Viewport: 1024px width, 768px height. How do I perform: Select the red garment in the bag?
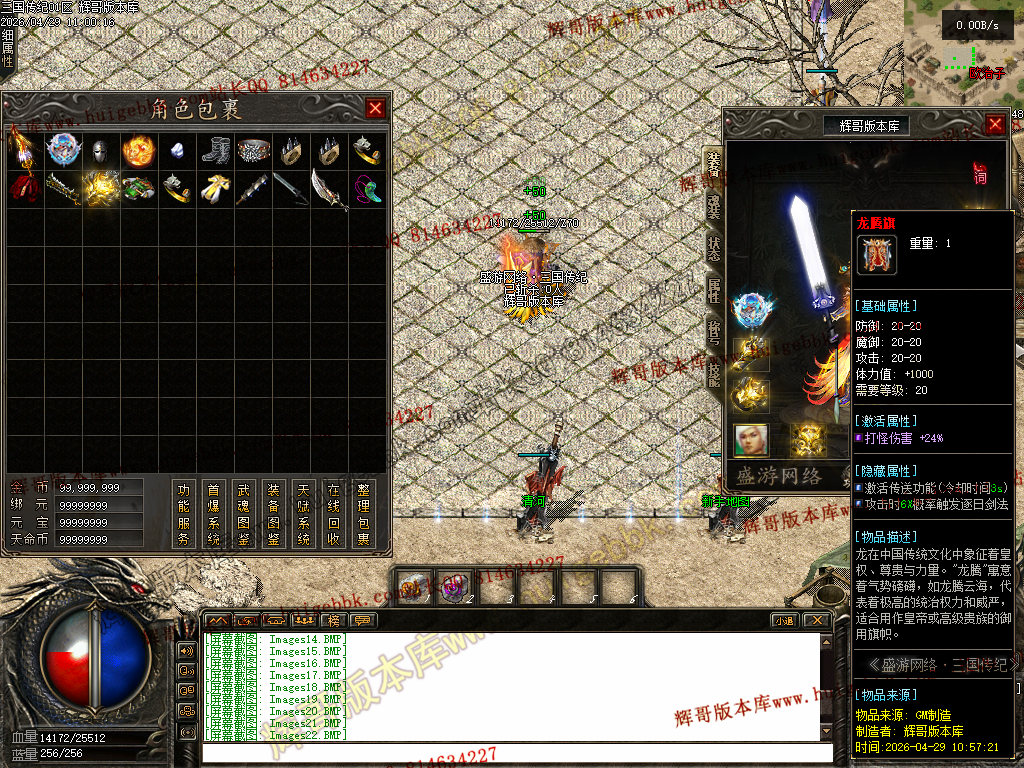(x=24, y=189)
